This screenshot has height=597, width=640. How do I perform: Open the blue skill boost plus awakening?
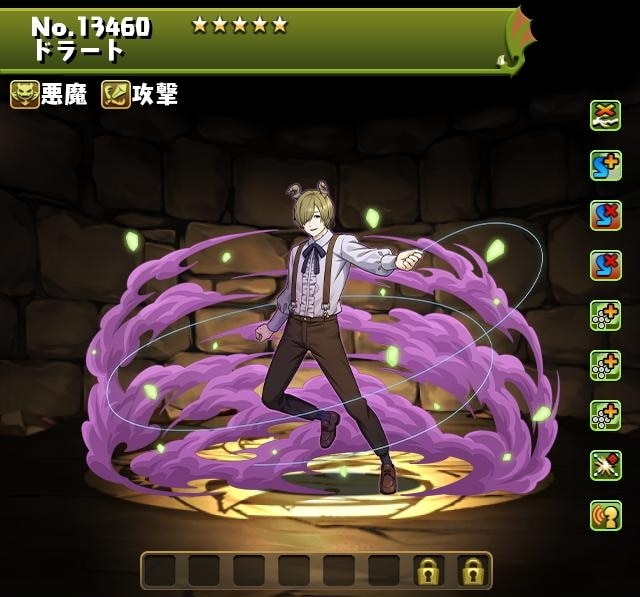click(x=605, y=166)
